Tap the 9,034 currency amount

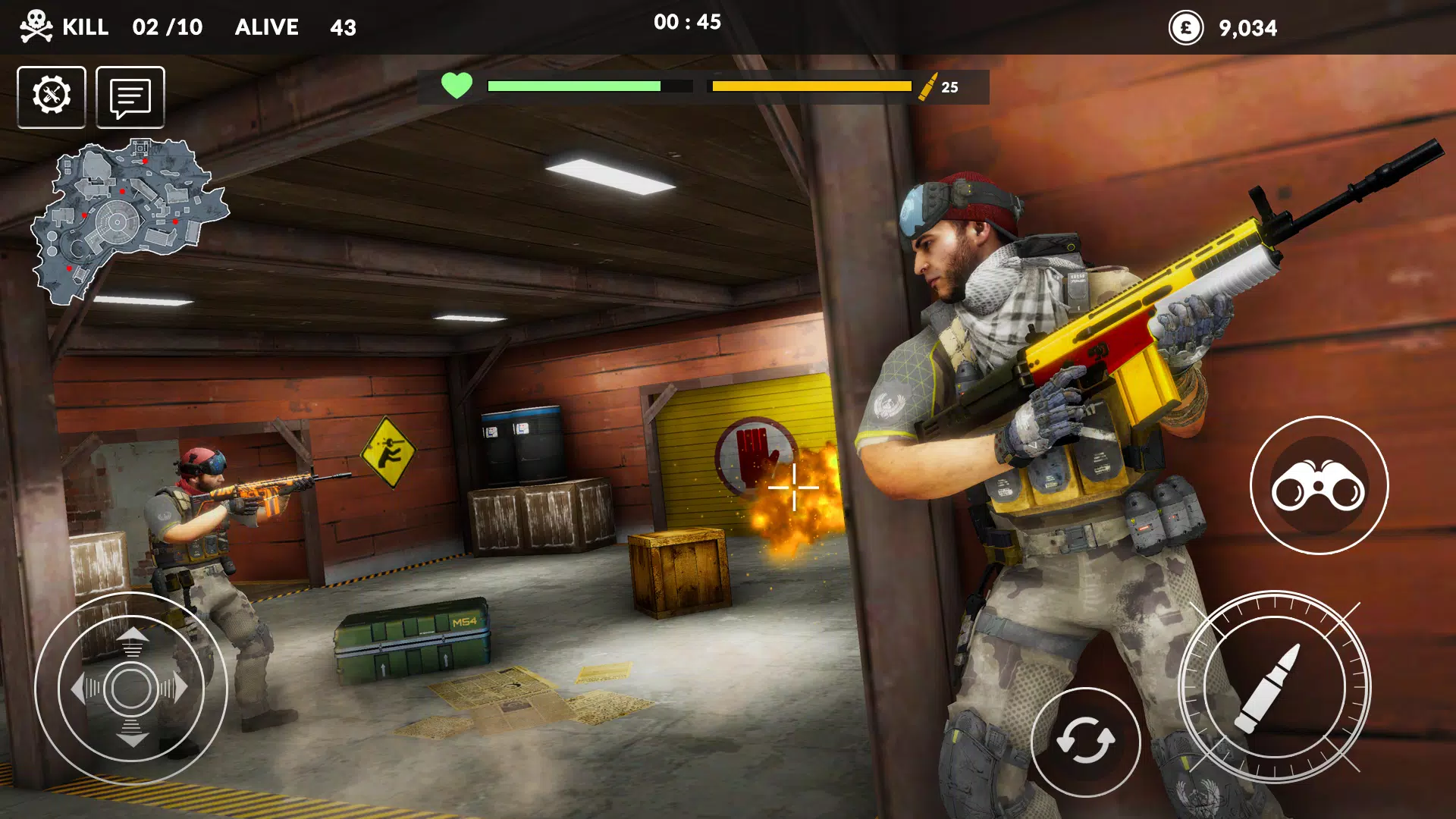1248,29
